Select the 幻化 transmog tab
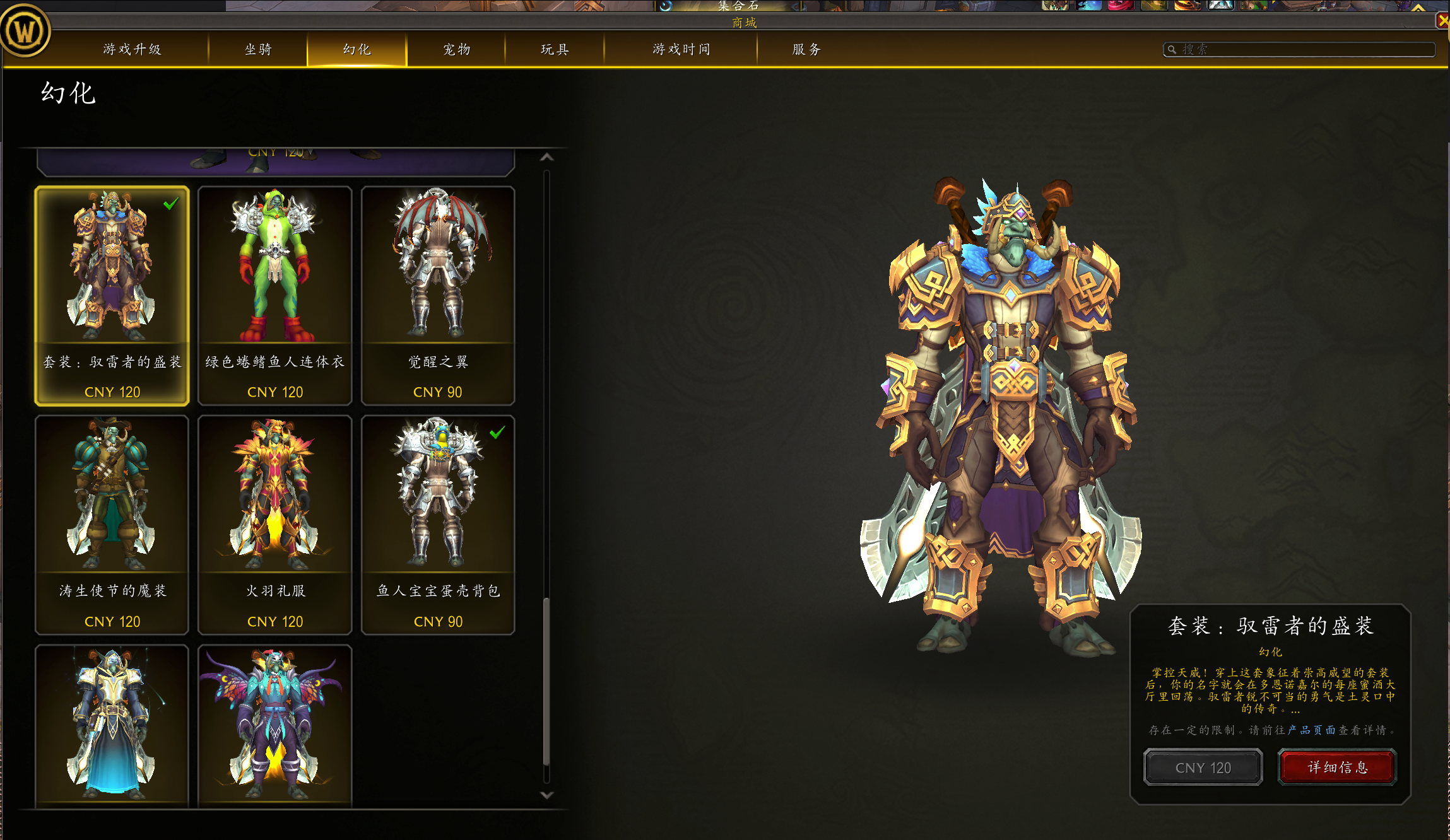Viewport: 1450px width, 840px height. pos(357,49)
